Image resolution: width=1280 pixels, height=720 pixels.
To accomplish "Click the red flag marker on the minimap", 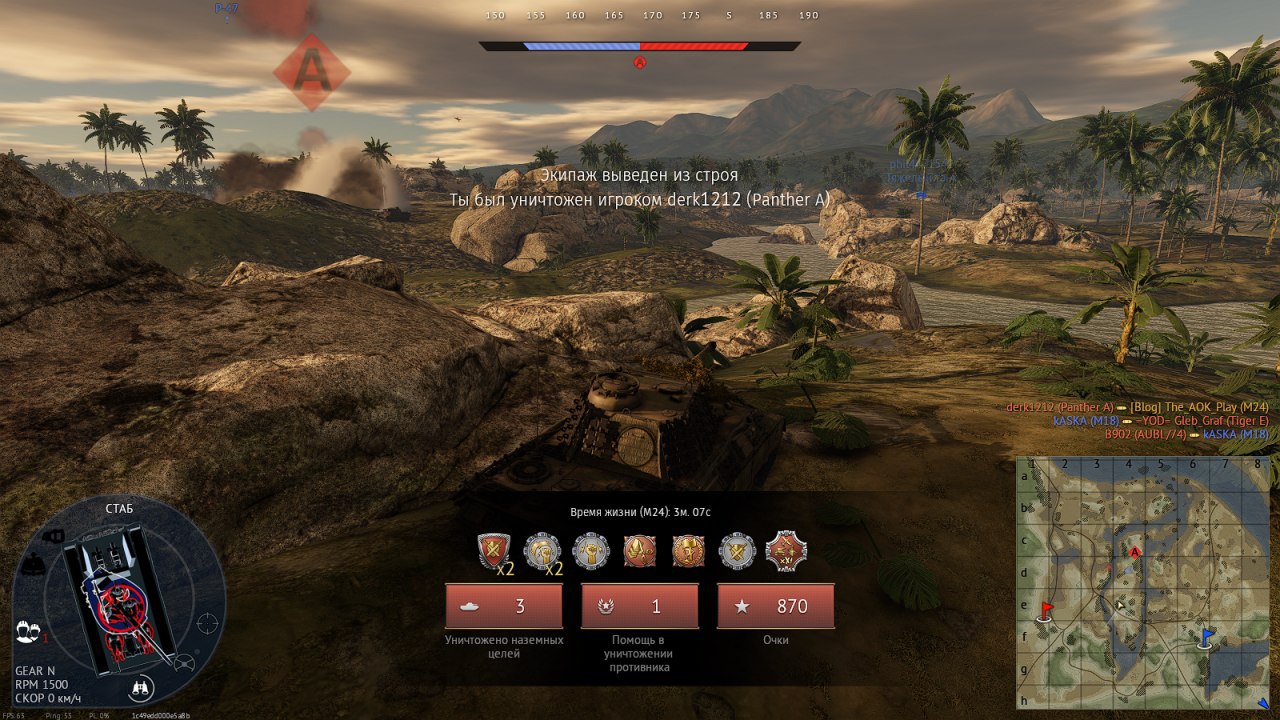I will (1047, 609).
